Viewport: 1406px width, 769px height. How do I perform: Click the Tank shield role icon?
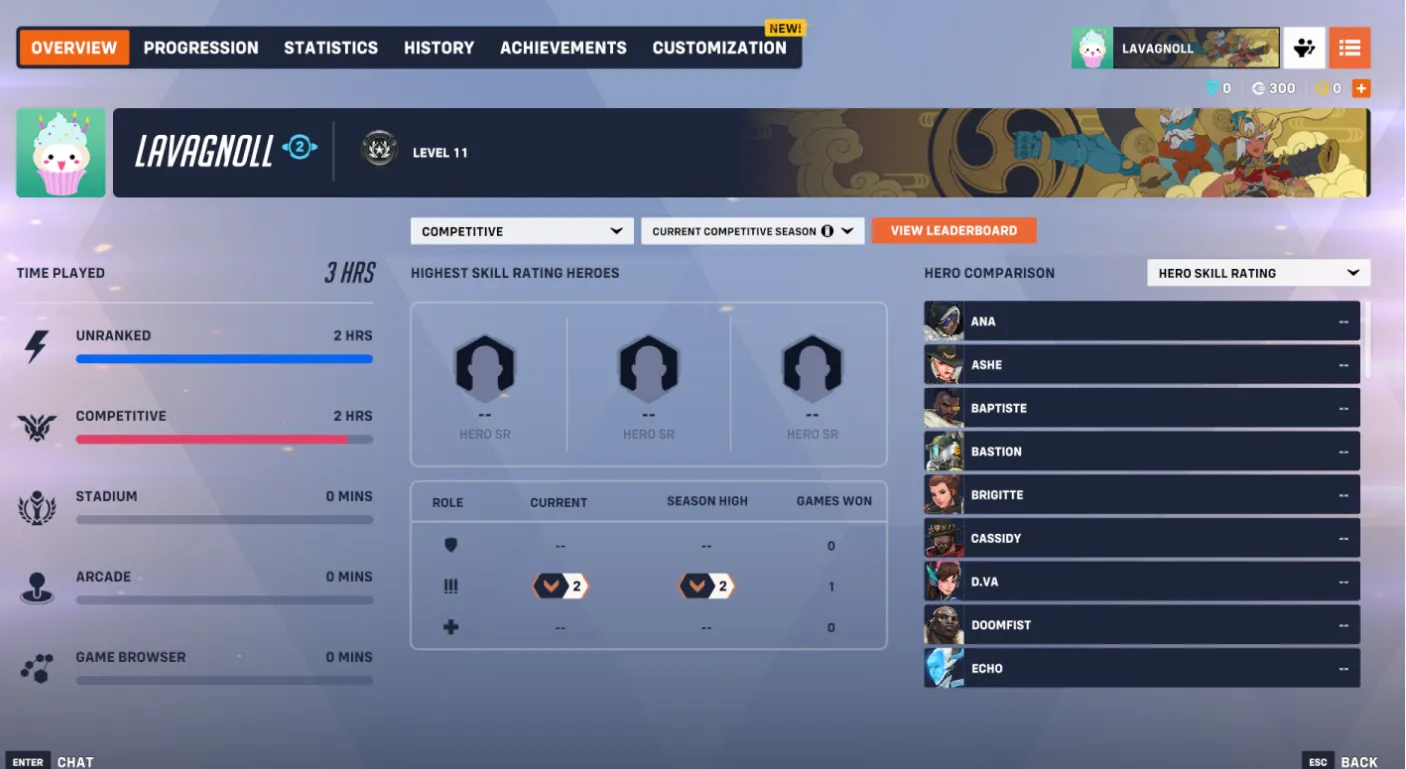(450, 545)
